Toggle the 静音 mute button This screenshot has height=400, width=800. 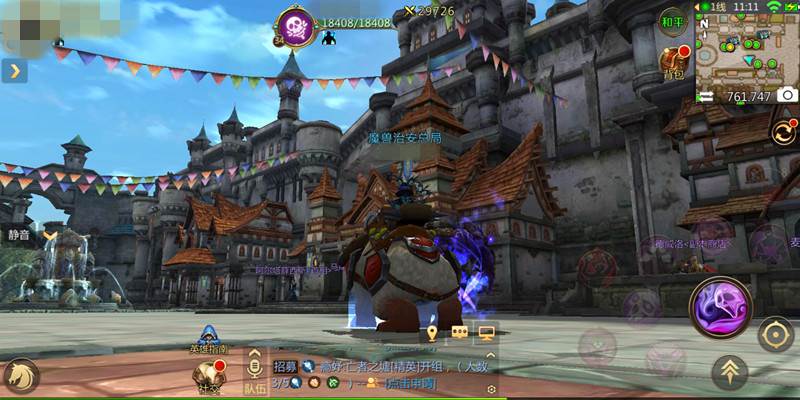click(20, 235)
